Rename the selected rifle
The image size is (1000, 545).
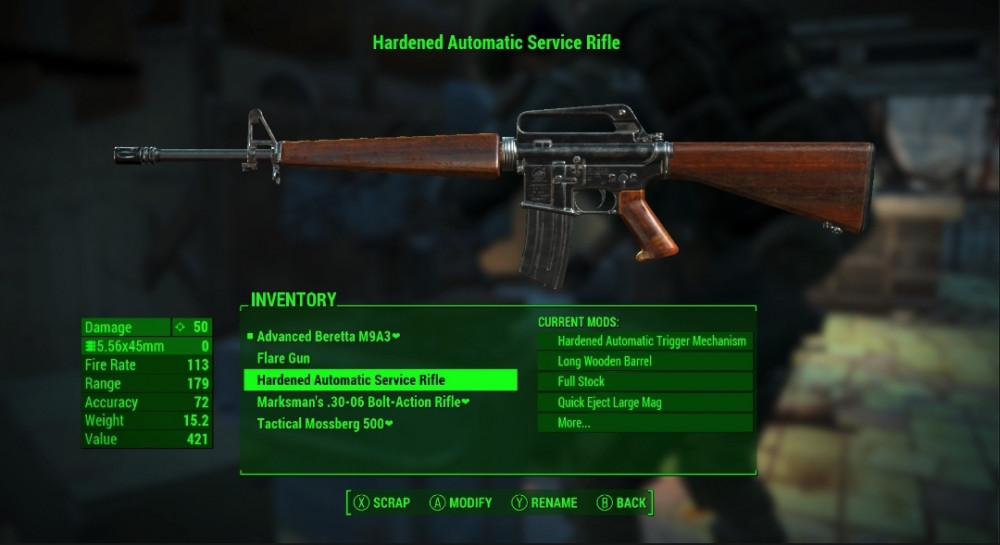pyautogui.click(x=545, y=503)
